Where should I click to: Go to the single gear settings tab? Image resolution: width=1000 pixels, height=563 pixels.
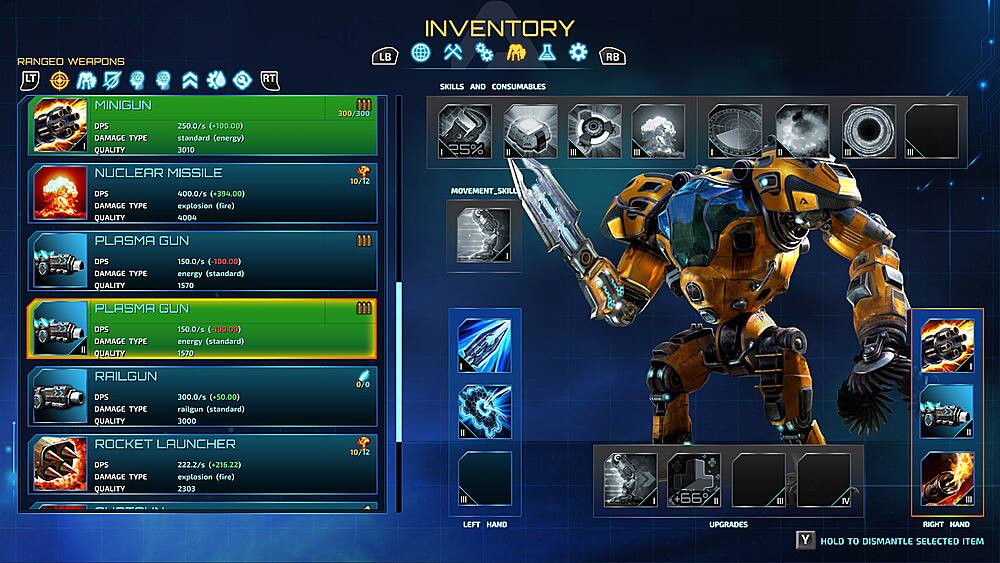pos(578,52)
